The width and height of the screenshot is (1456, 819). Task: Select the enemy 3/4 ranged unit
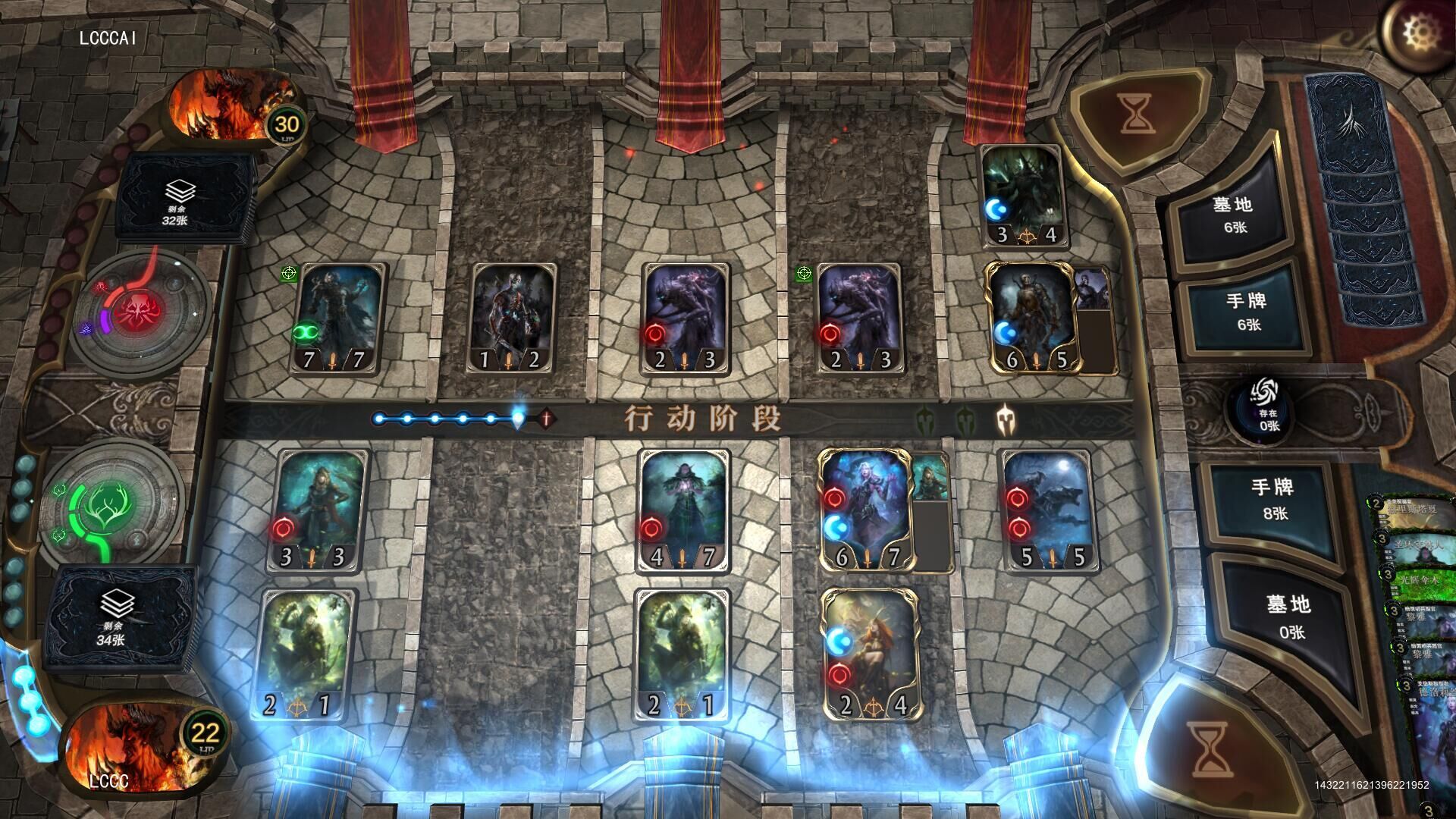[1021, 195]
